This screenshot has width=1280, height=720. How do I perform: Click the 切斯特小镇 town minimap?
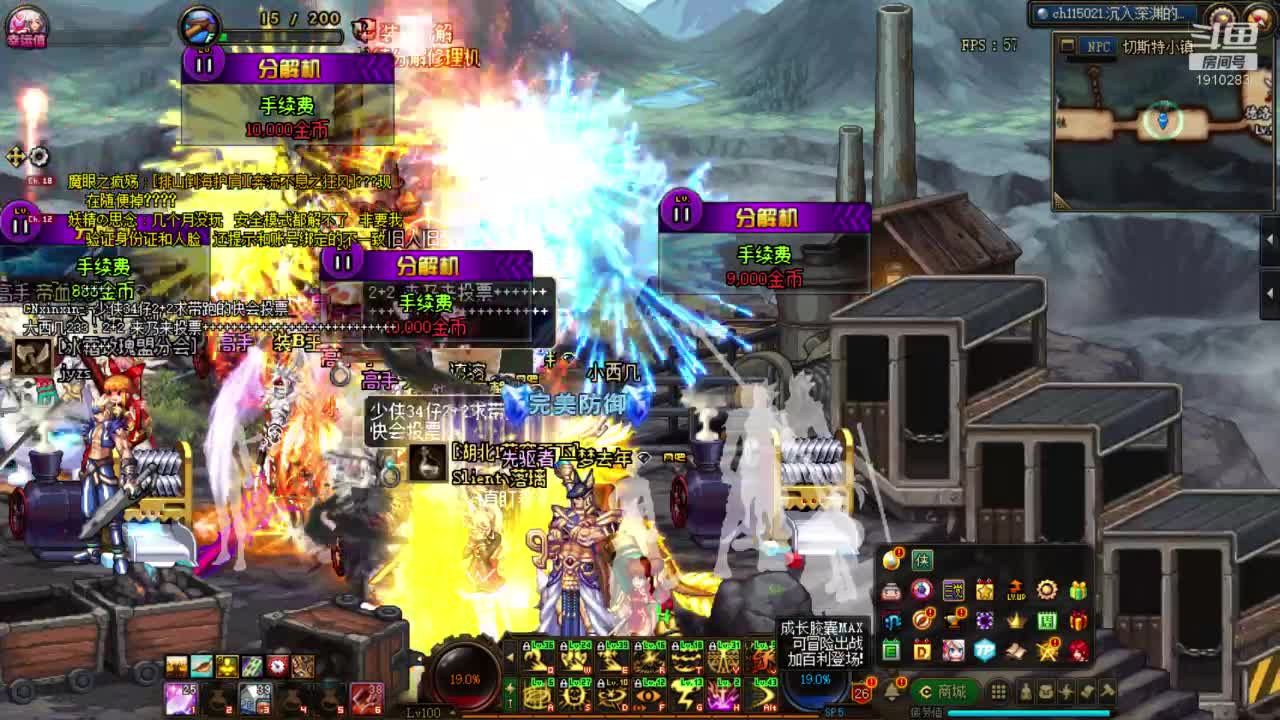[x=1162, y=125]
